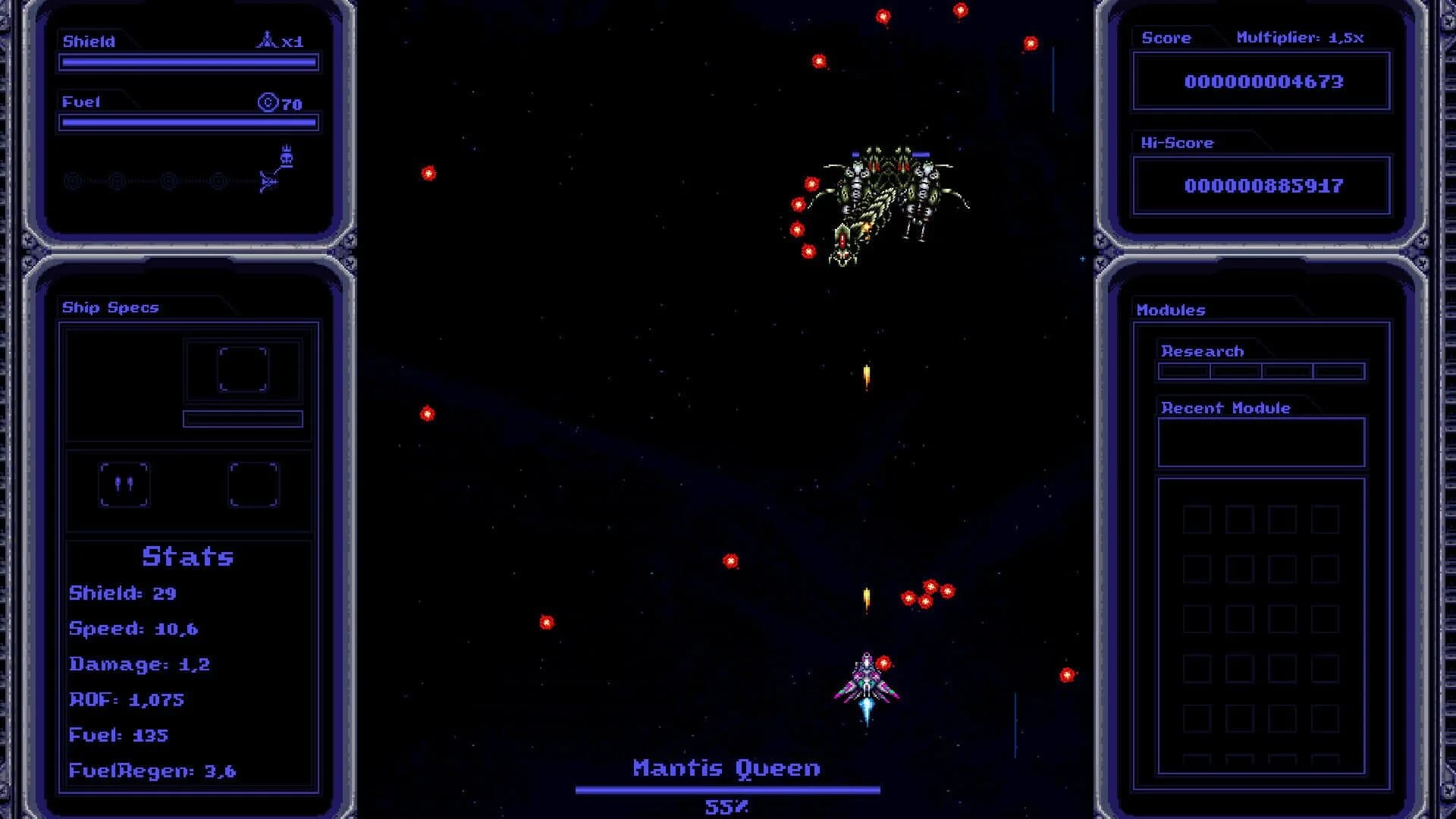1456x819 pixels.
Task: Click the Fuel bar below the Fuel label
Action: coord(188,122)
